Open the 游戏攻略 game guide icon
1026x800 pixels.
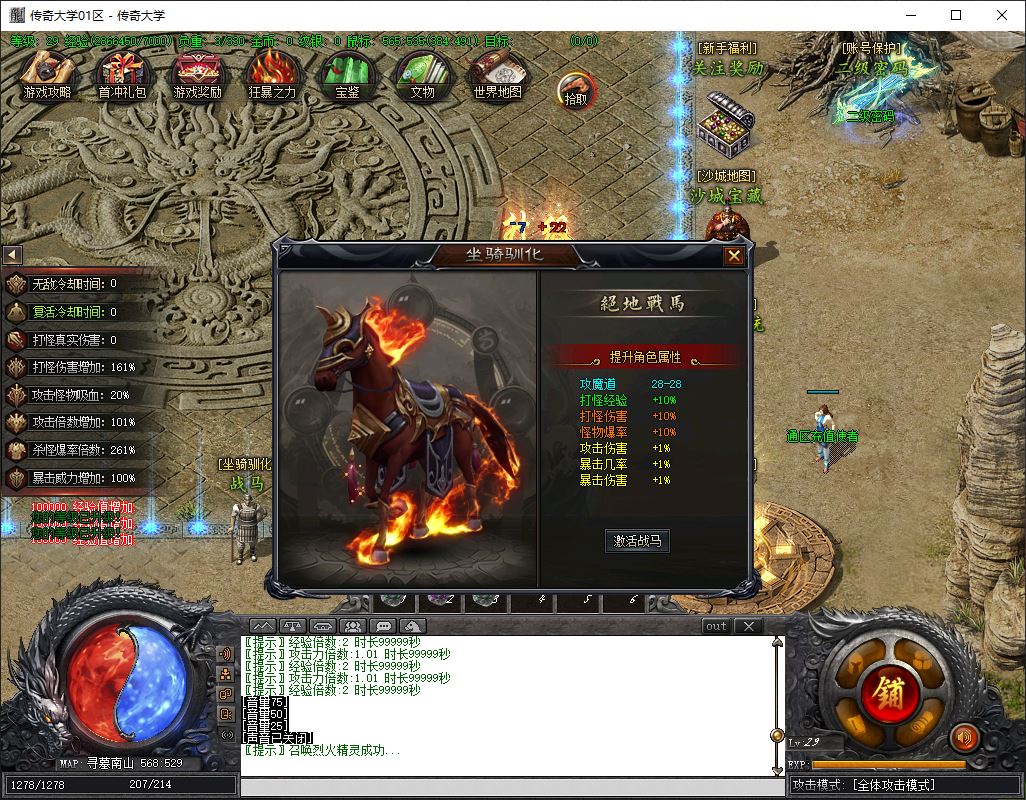47,74
